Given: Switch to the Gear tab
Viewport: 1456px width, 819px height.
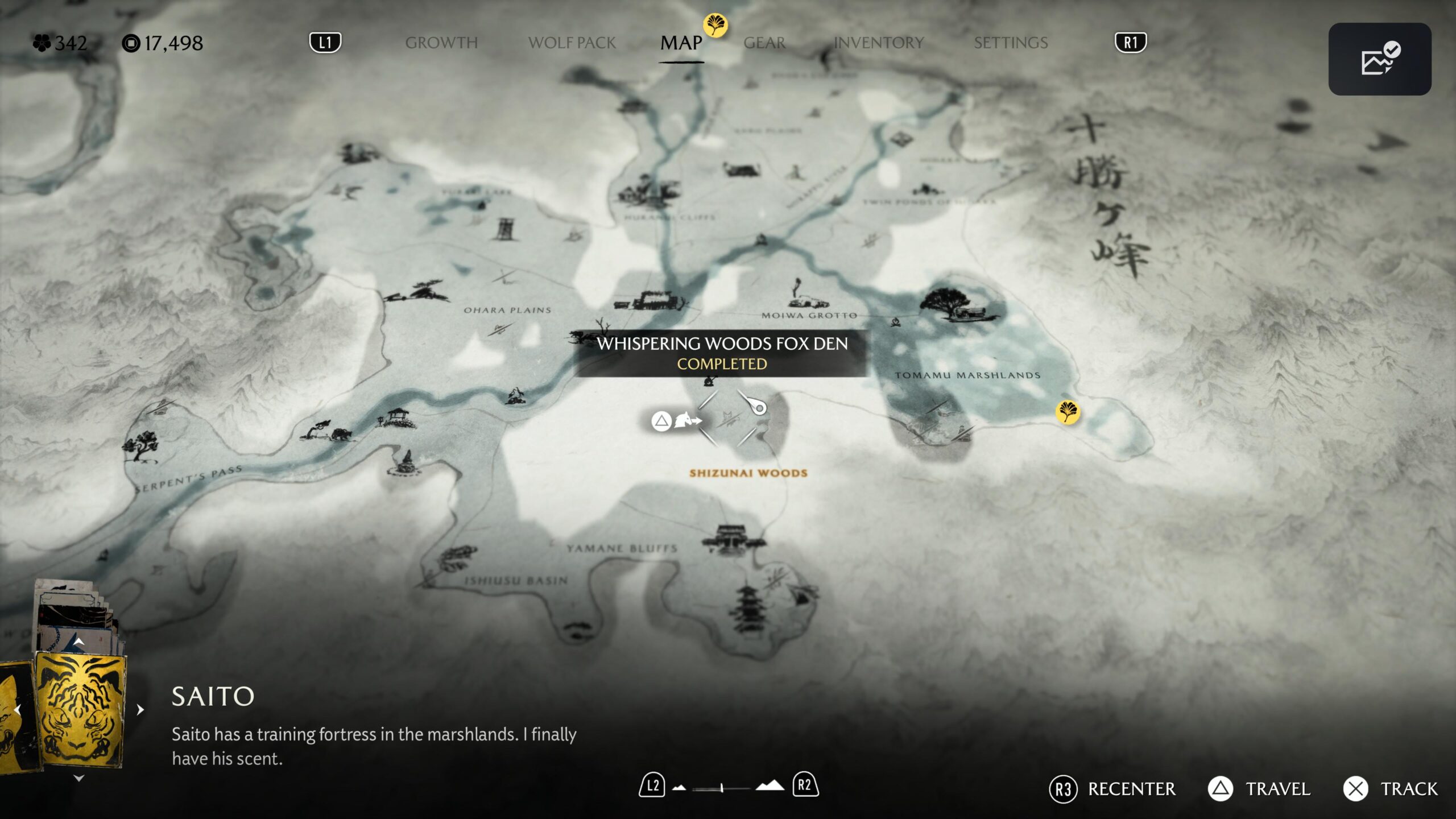Looking at the screenshot, I should pos(764,43).
